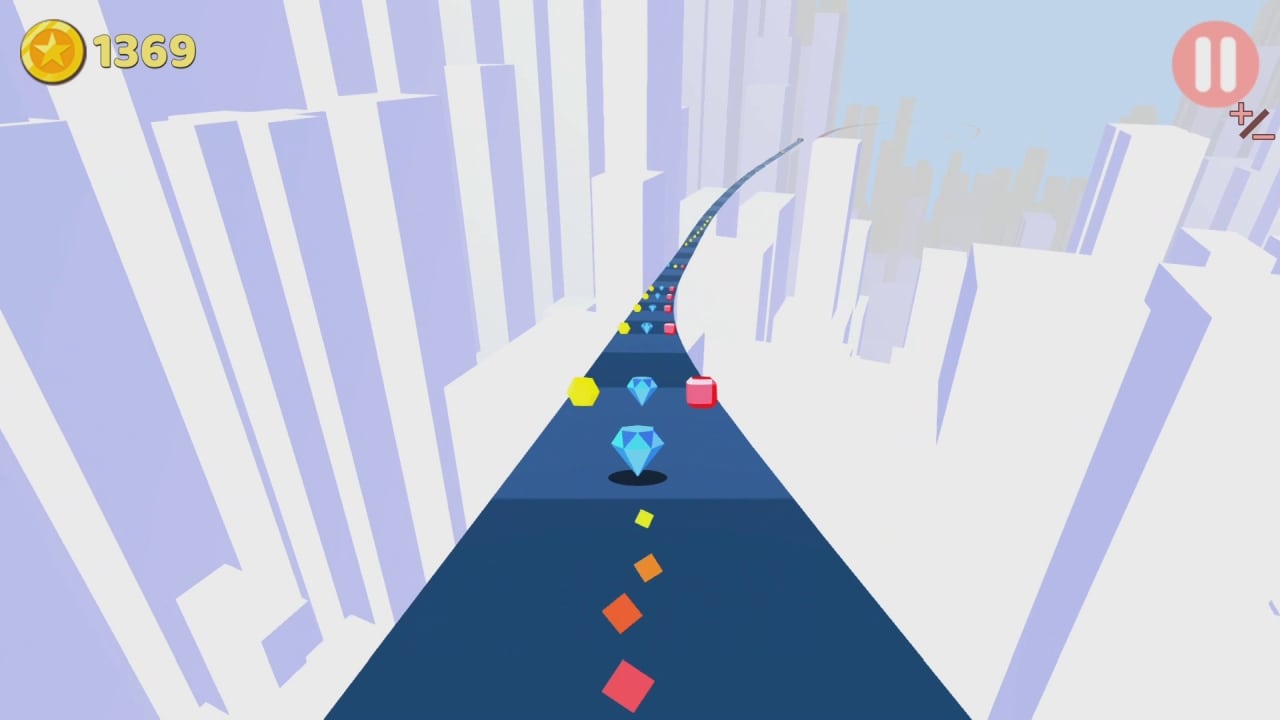Tap the red cube obstacle on the right lane
The height and width of the screenshot is (720, 1280).
(701, 393)
